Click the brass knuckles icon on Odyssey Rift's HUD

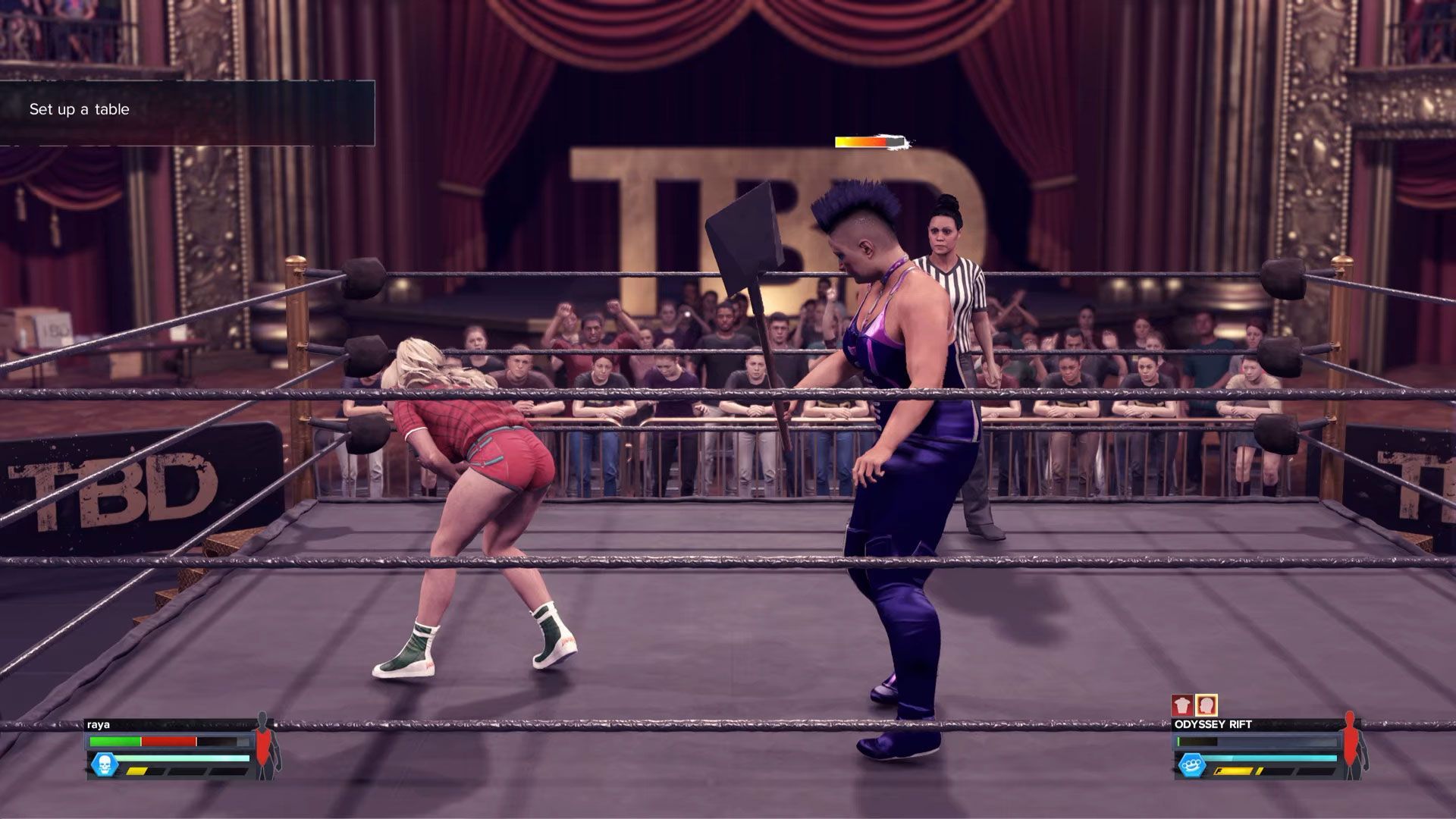tap(1193, 766)
